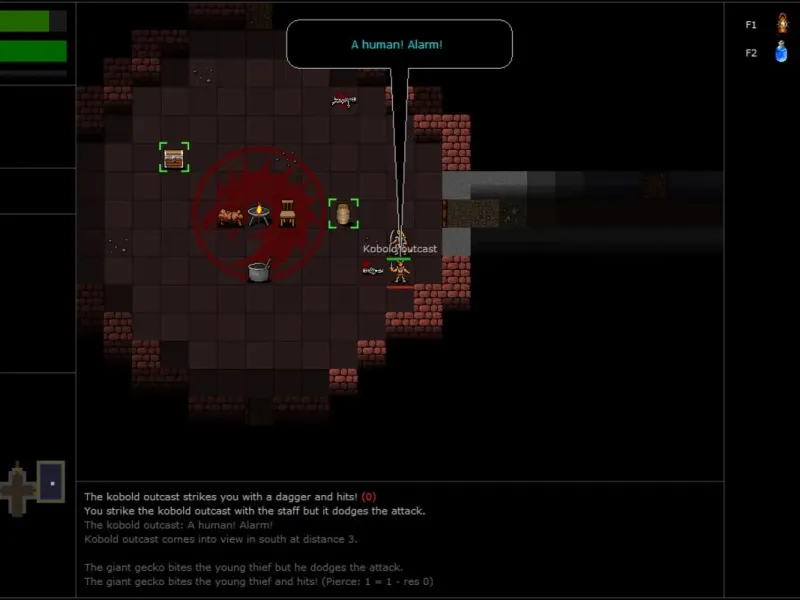800x600 pixels.
Task: Use the F1 lantern quick slot
Action: coord(781,23)
